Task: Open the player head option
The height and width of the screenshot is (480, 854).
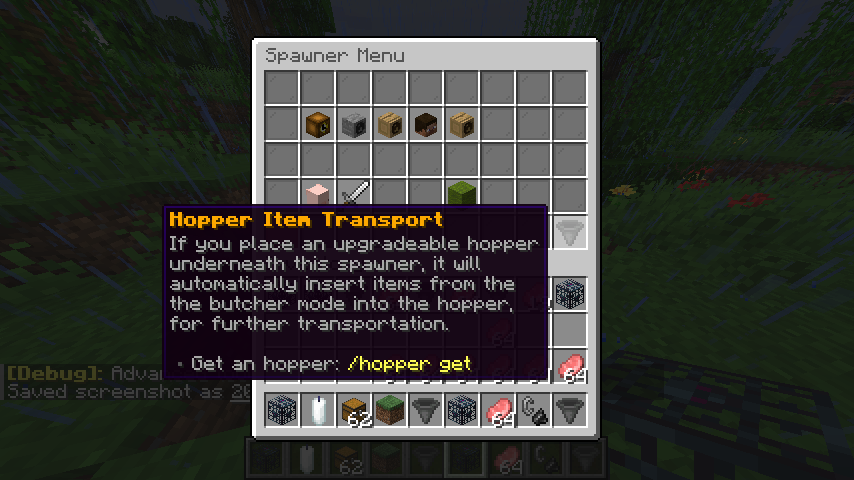Action: [x=426, y=124]
